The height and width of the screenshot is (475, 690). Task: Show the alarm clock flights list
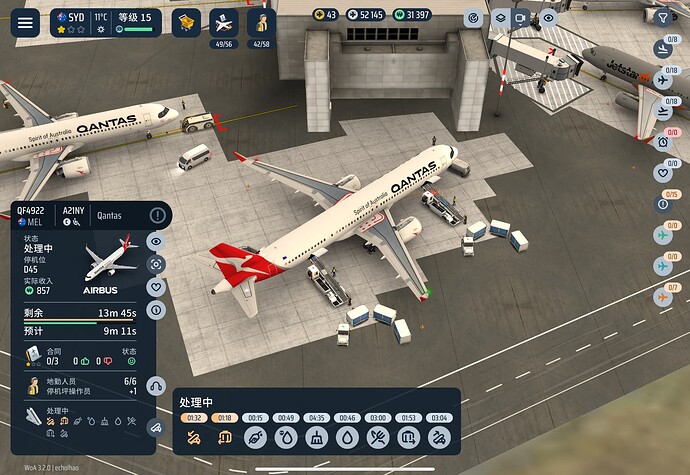coord(663,142)
